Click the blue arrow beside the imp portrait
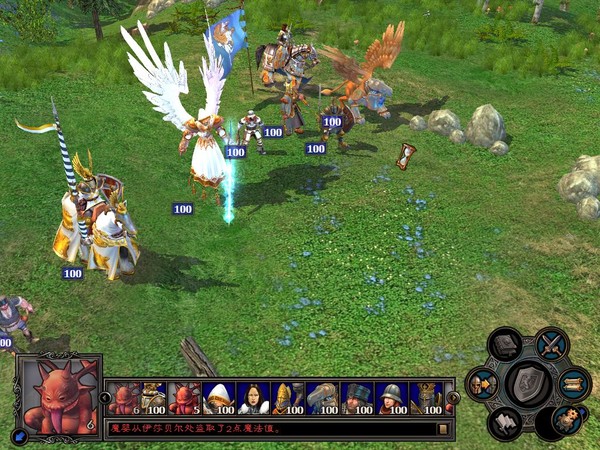The height and width of the screenshot is (450, 600). pos(19,435)
